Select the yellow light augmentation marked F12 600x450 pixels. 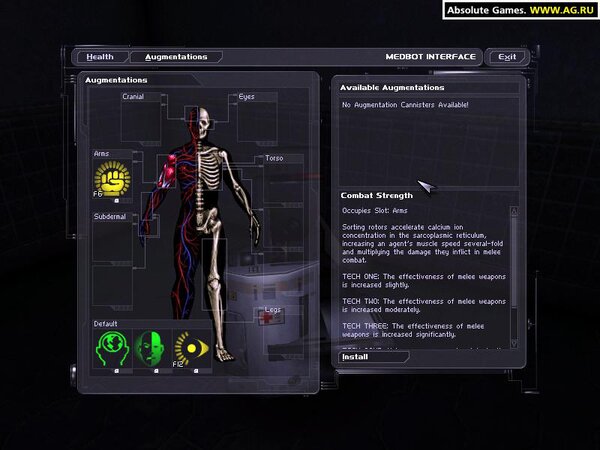(192, 349)
